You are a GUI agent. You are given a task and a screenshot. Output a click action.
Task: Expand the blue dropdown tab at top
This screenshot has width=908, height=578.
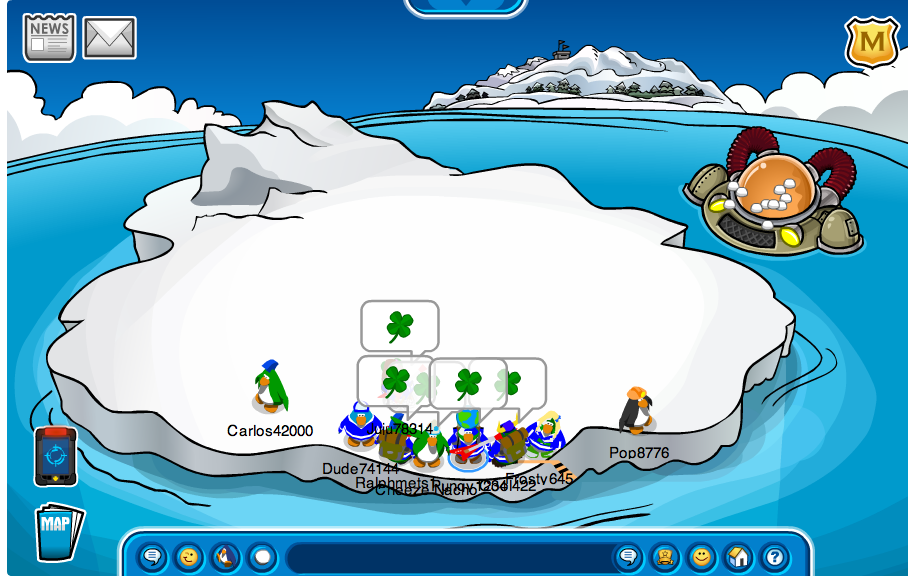pyautogui.click(x=465, y=6)
